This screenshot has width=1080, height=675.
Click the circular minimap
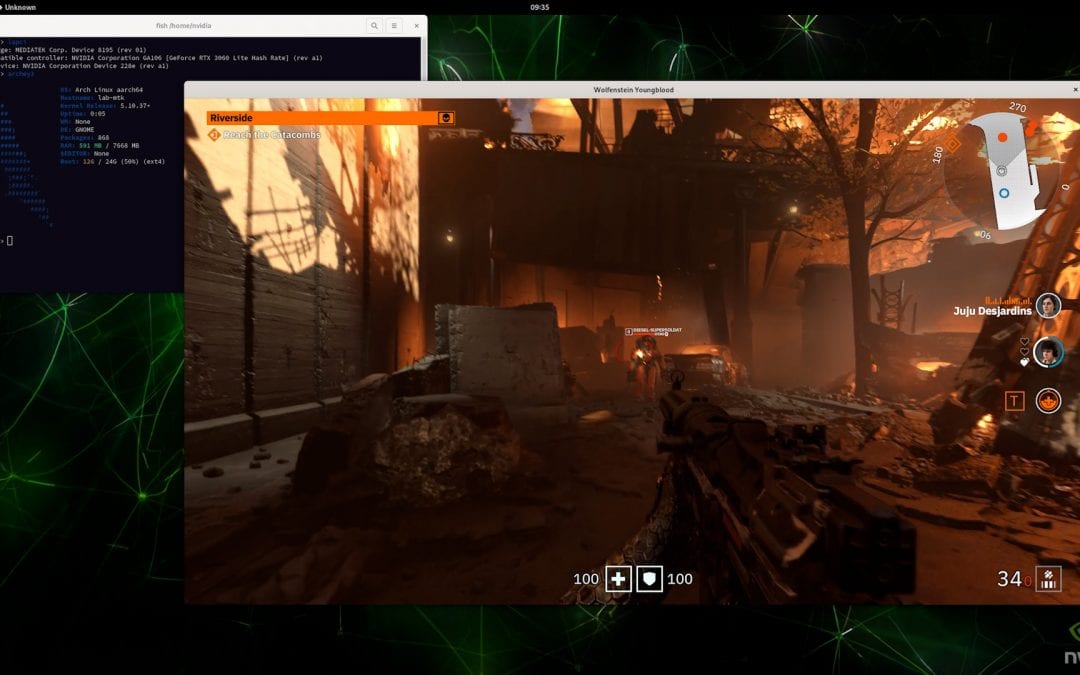[x=1002, y=175]
